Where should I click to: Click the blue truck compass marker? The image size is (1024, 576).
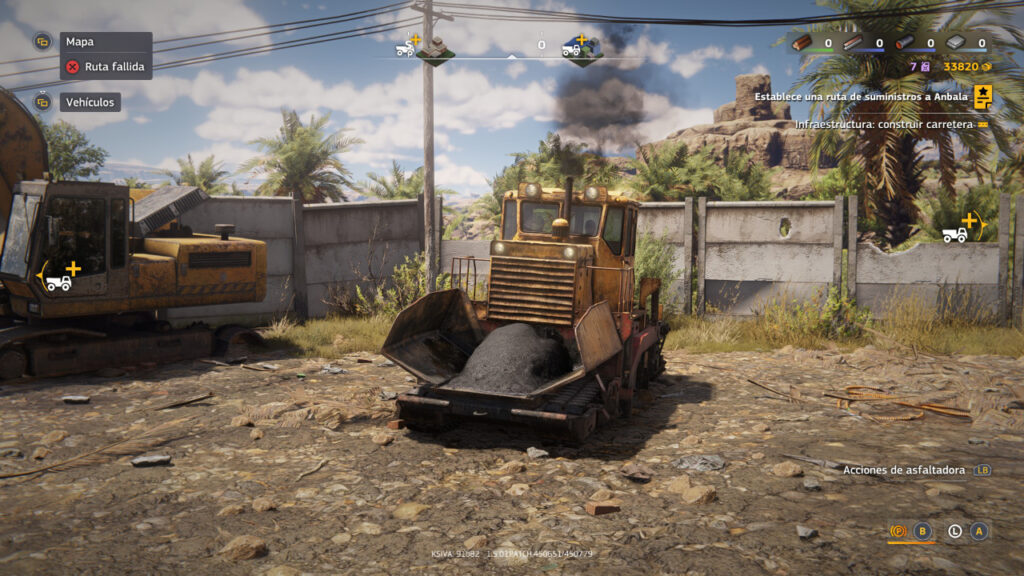point(580,48)
